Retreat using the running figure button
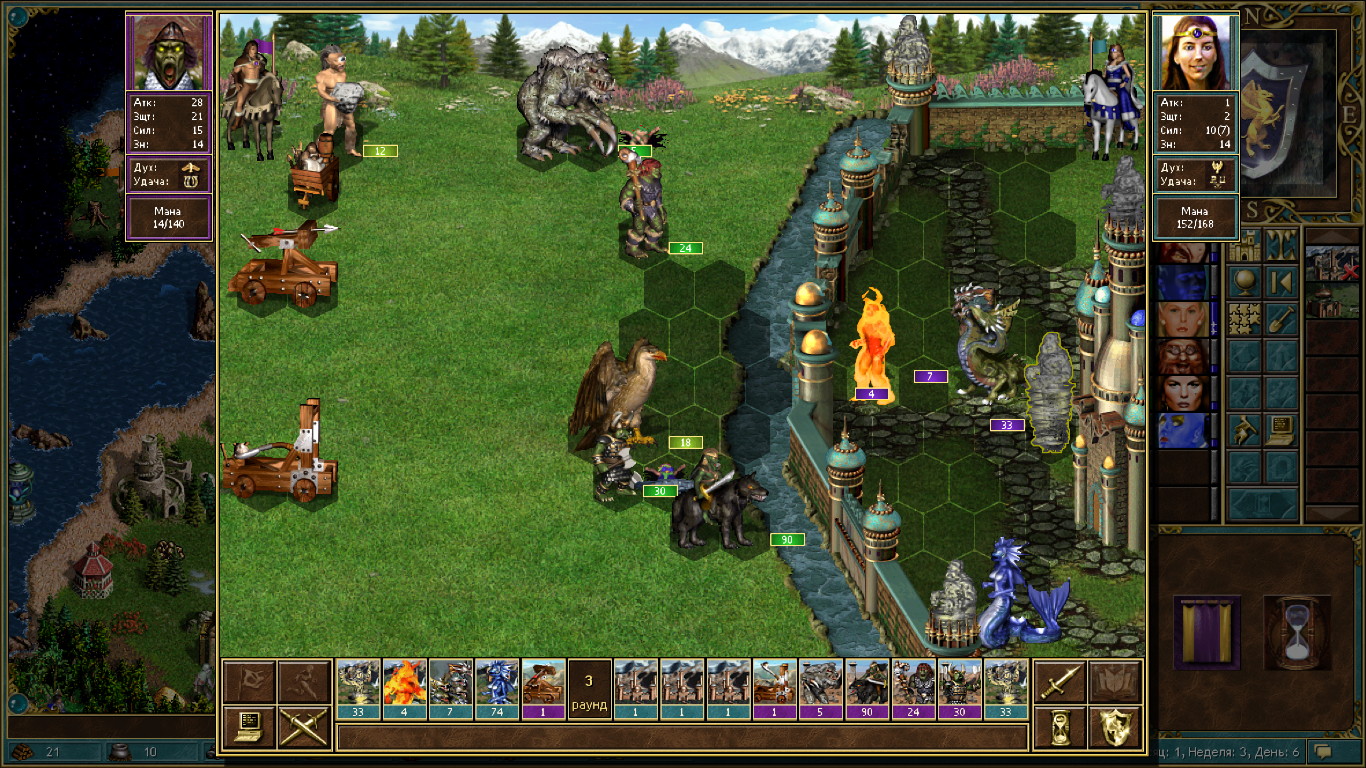 pos(304,682)
